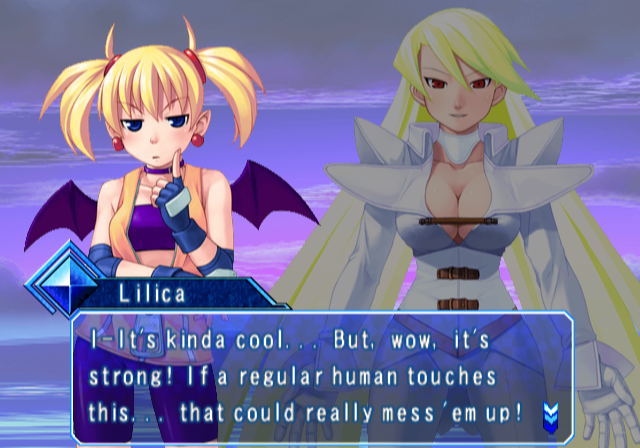Click the dialogue text box to continue
Screen dimensions: 640x448
pyautogui.click(x=320, y=376)
